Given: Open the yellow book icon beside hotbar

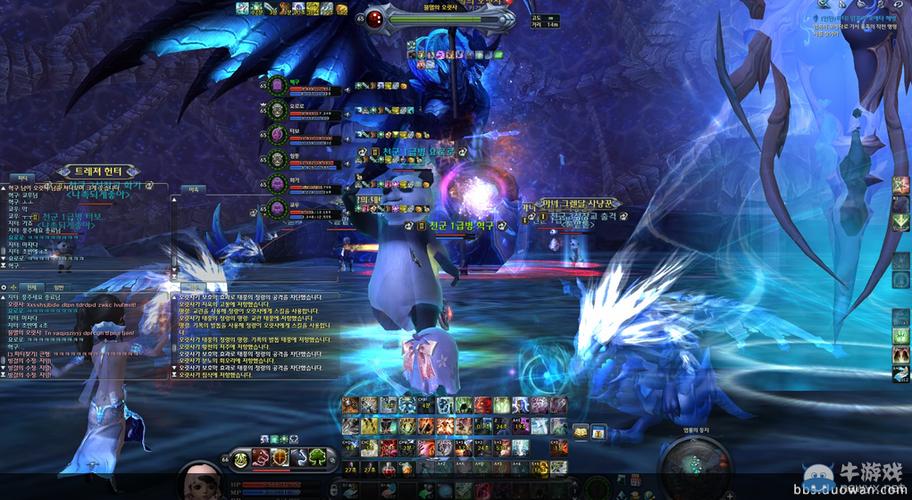Looking at the screenshot, I should coord(581,432).
